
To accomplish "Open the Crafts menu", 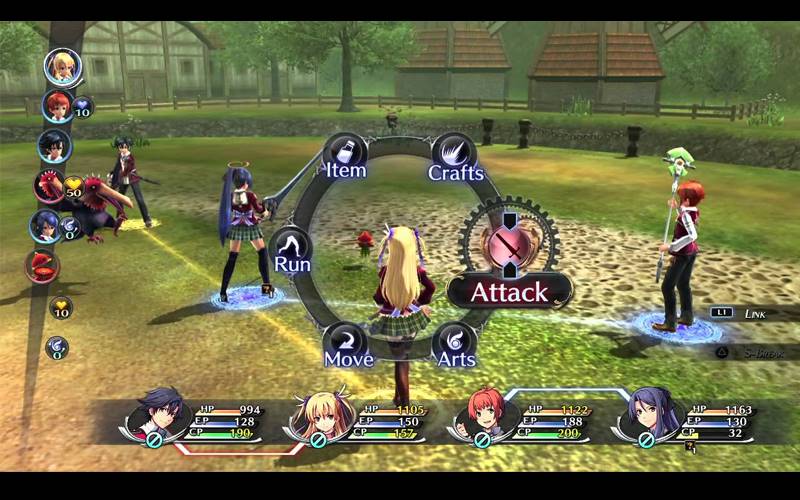I will [x=456, y=158].
